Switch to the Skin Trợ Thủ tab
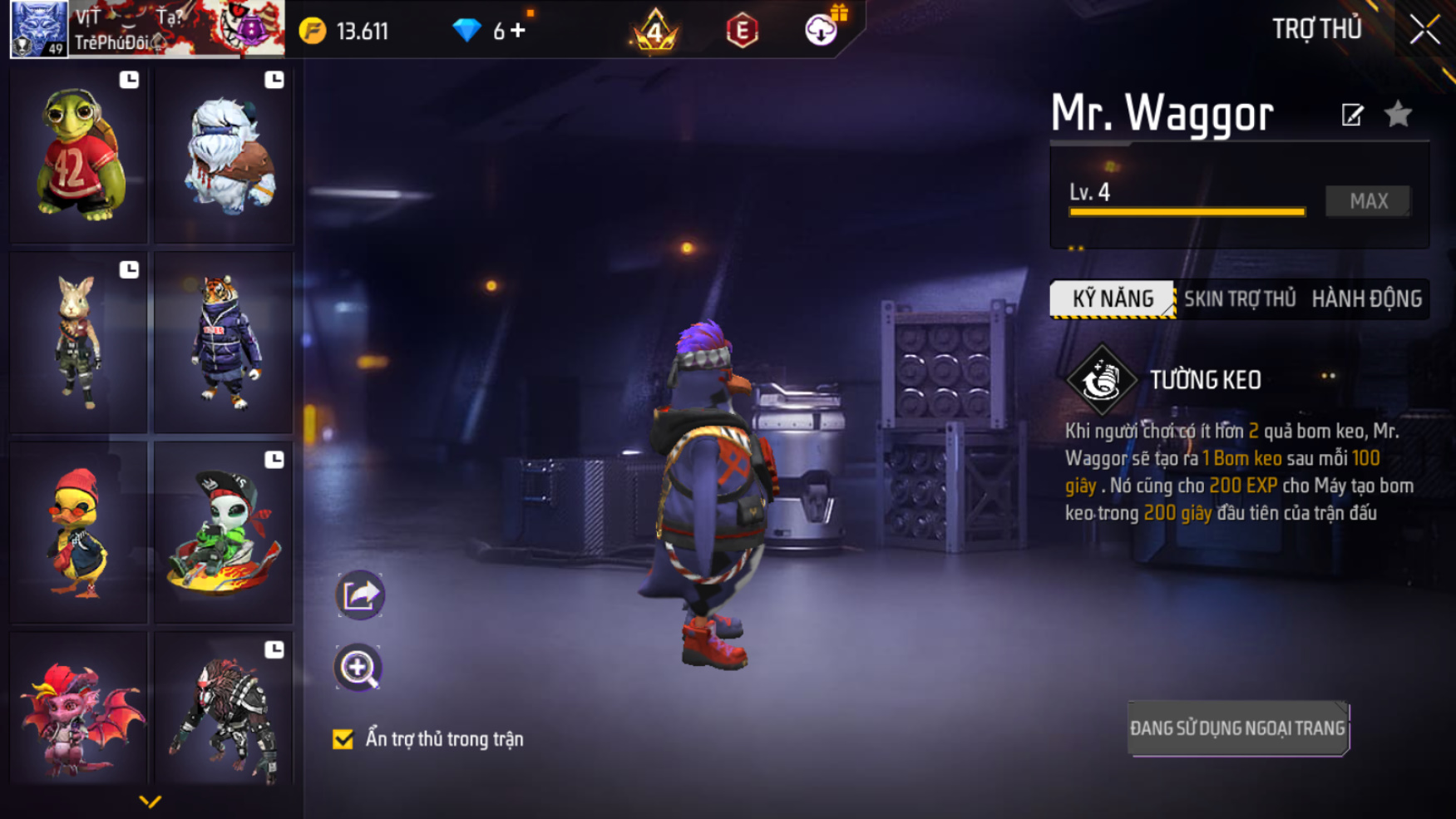This screenshot has width=1456, height=819. tap(1239, 298)
